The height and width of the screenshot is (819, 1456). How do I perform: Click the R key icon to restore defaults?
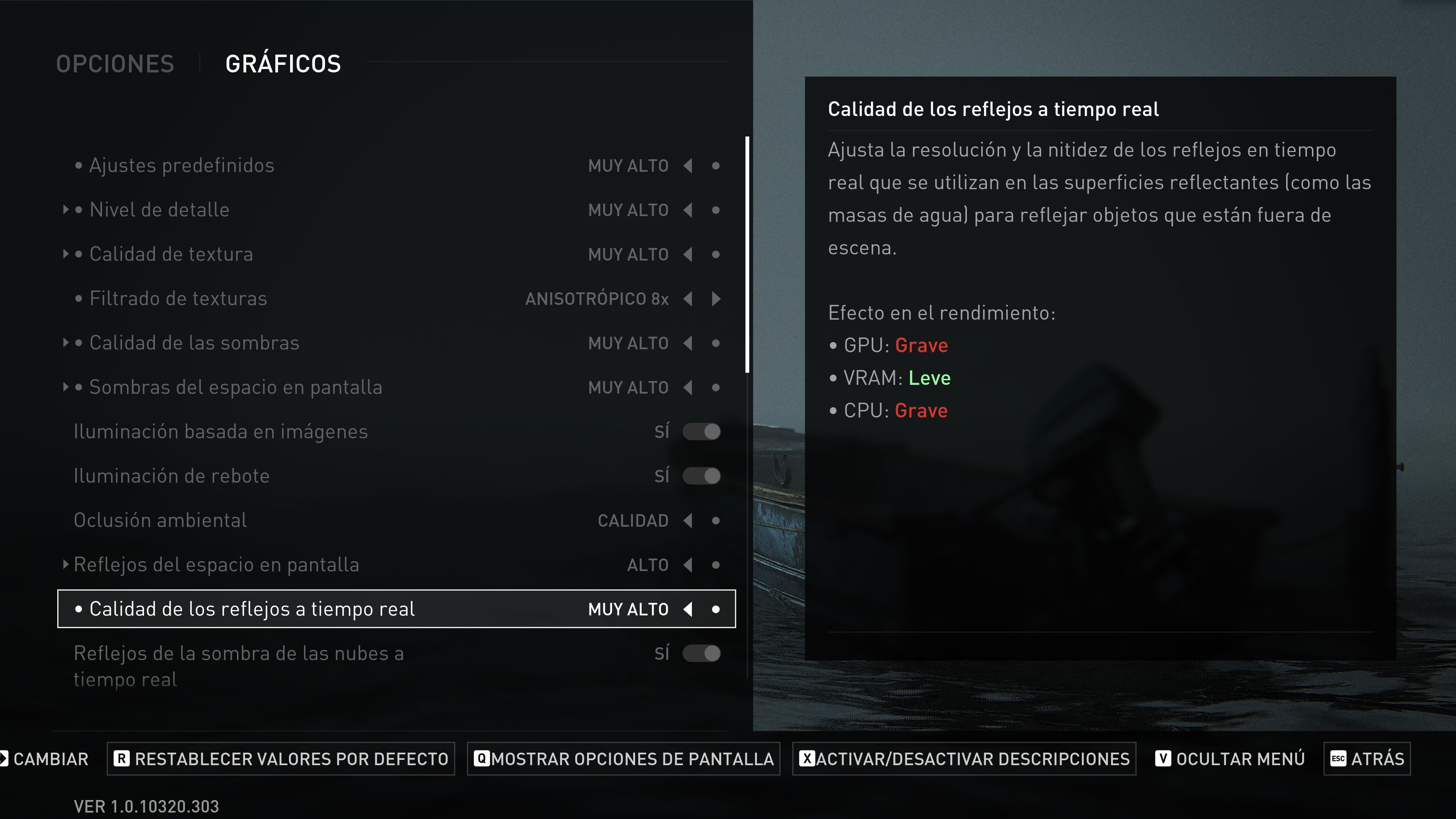[x=121, y=758]
